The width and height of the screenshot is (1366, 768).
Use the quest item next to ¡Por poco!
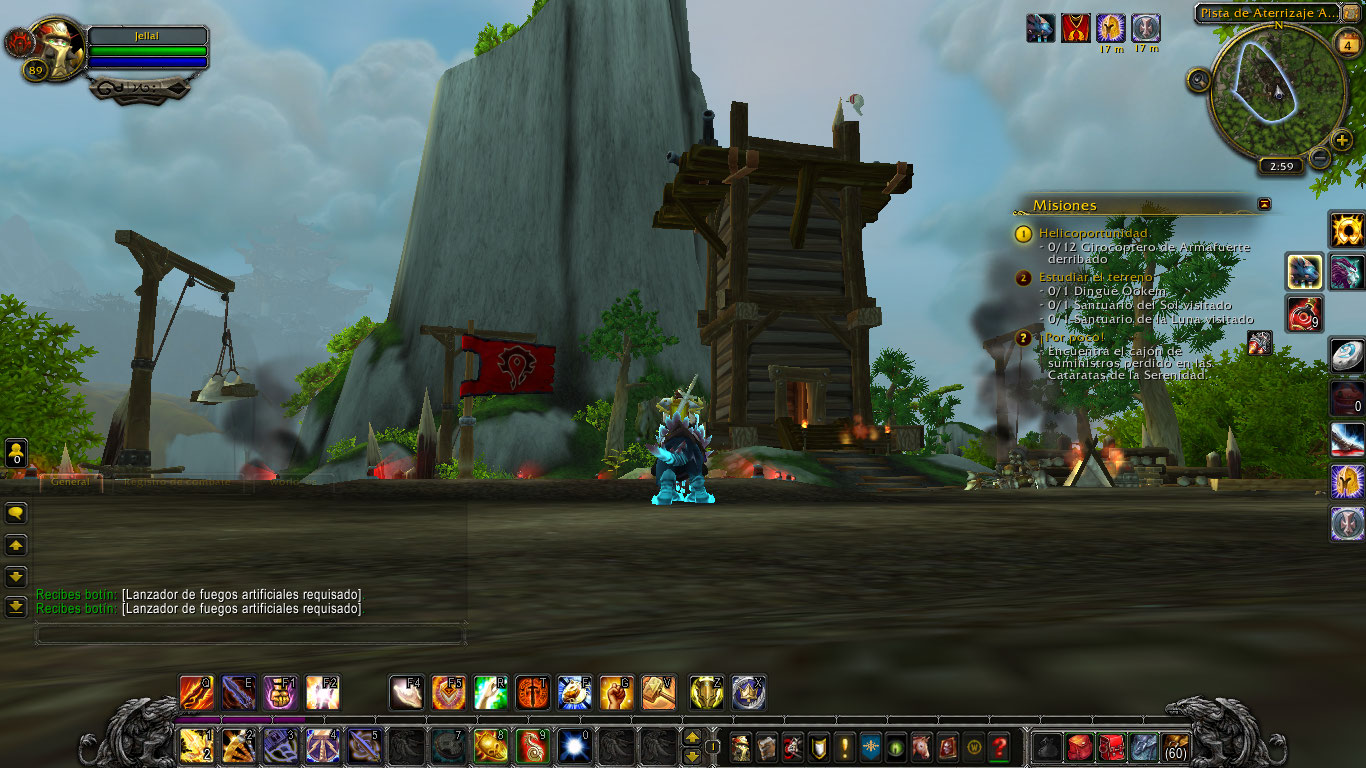coord(1260,342)
